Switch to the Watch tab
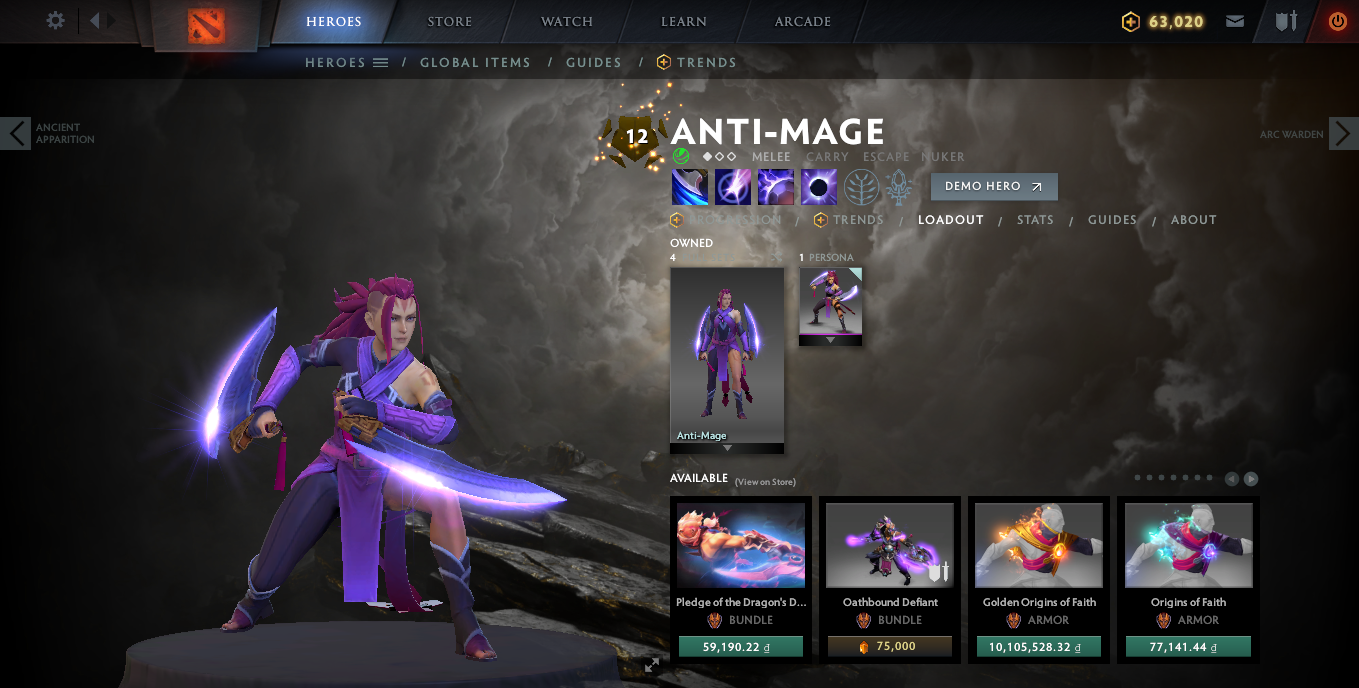 click(x=566, y=22)
